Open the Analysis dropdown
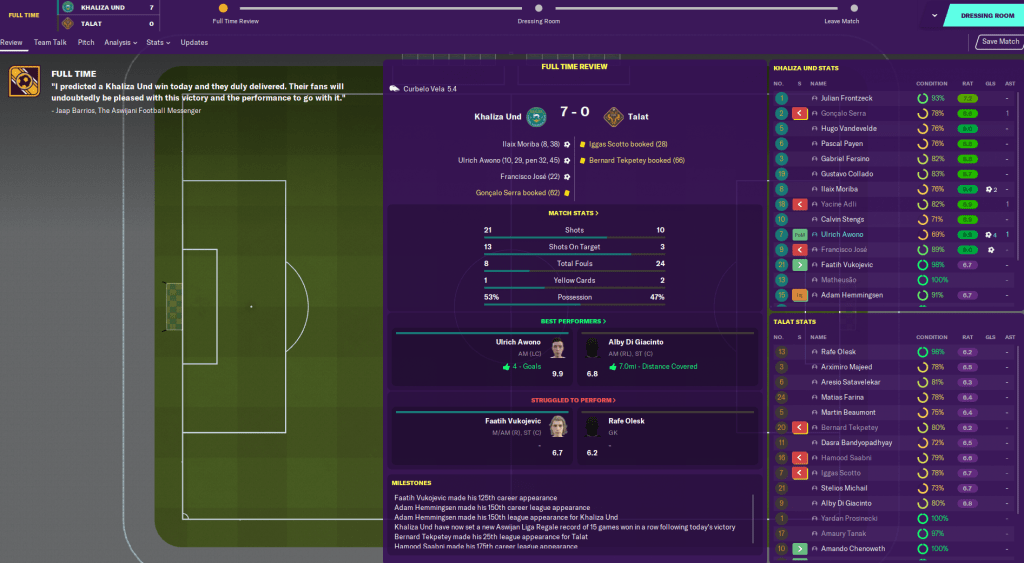The height and width of the screenshot is (563, 1024). (121, 43)
